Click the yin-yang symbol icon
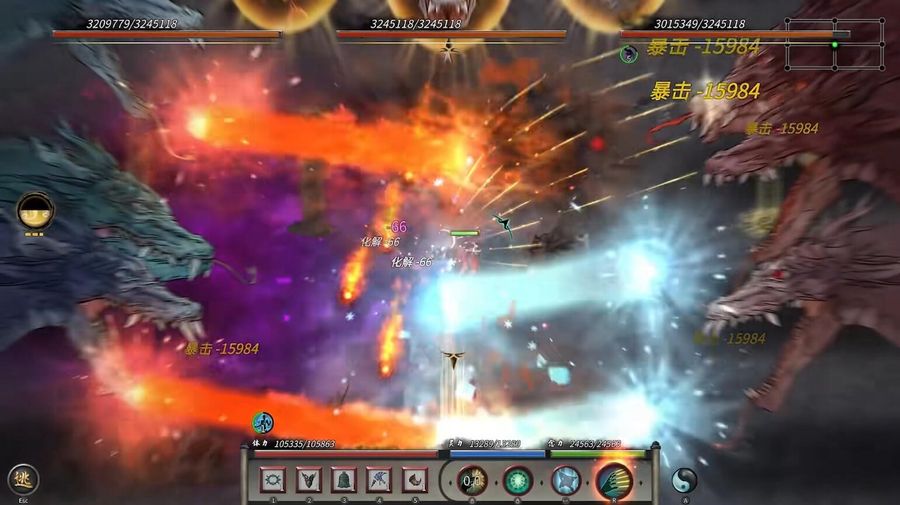This screenshot has height=505, width=900. tap(684, 480)
